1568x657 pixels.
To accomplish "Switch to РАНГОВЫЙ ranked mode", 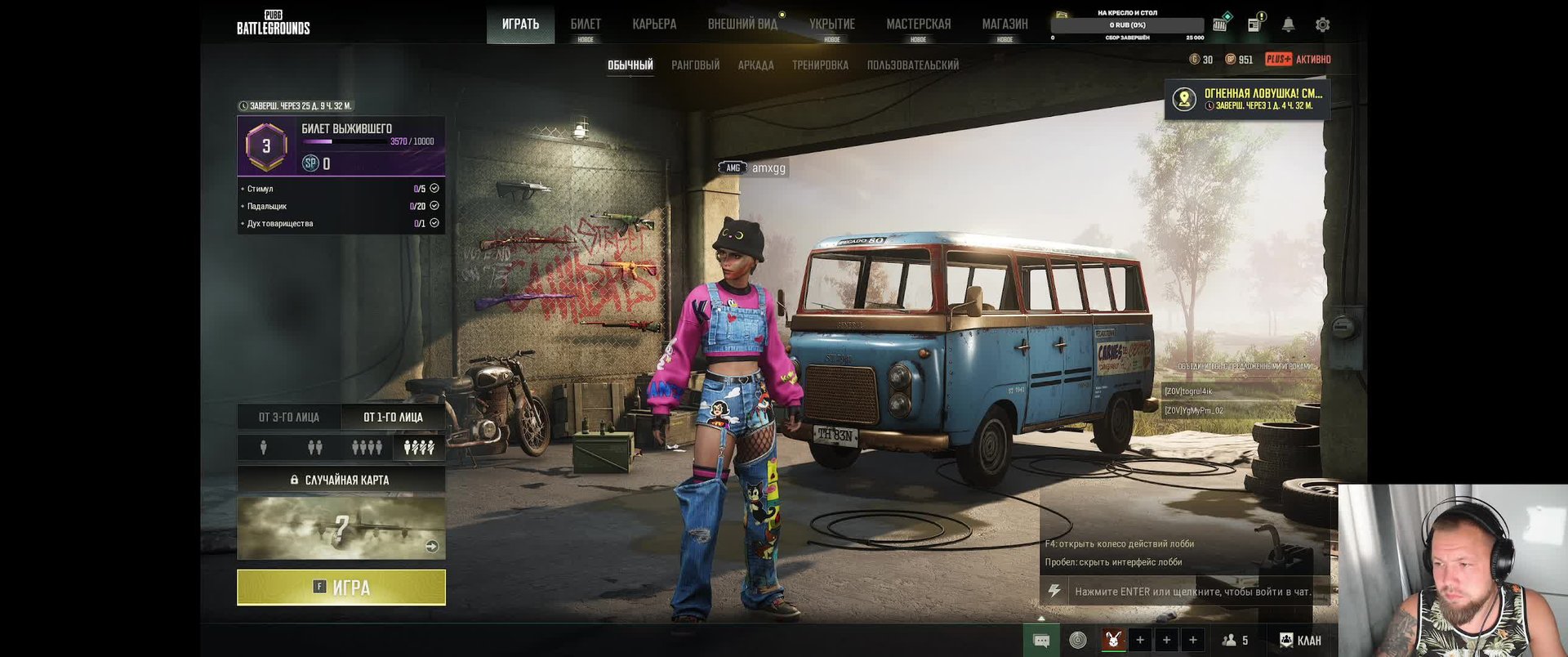I will click(x=695, y=65).
